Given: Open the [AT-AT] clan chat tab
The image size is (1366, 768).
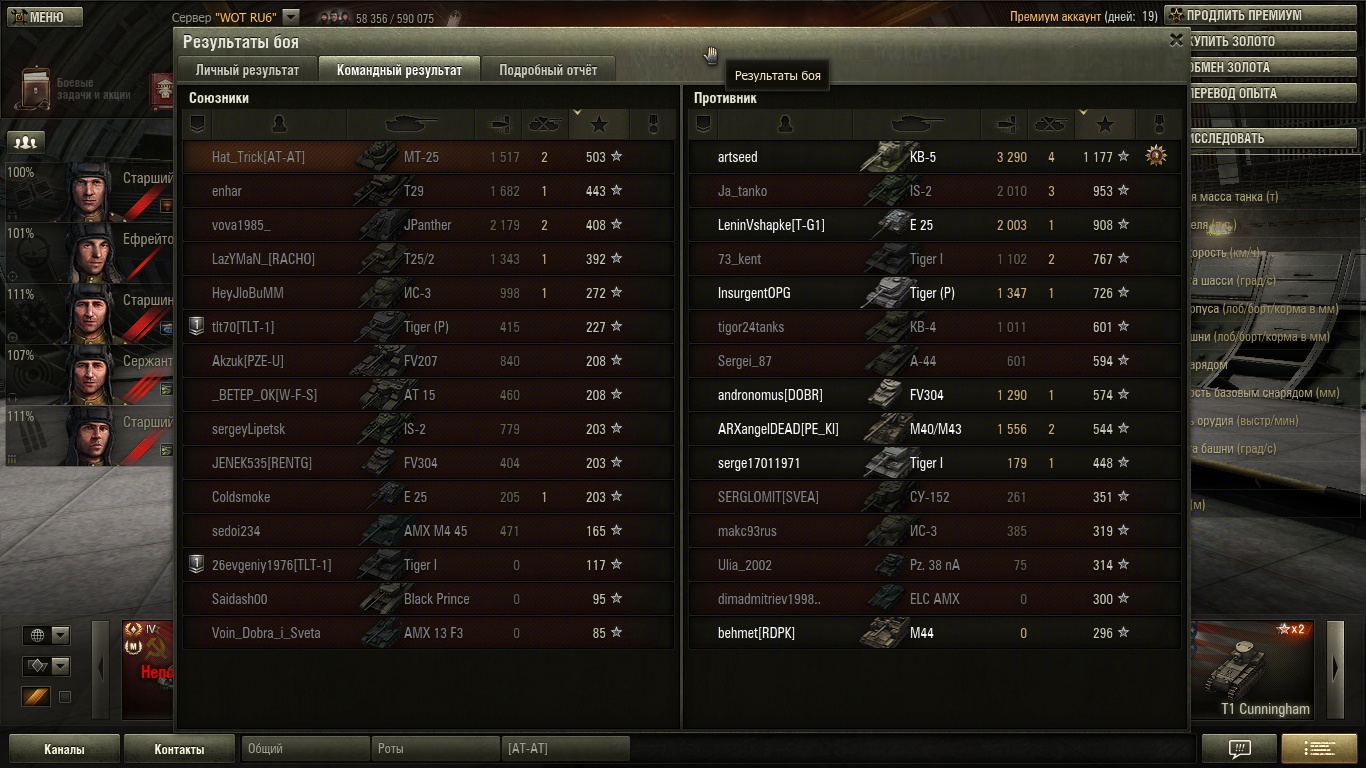Looking at the screenshot, I should 566,748.
